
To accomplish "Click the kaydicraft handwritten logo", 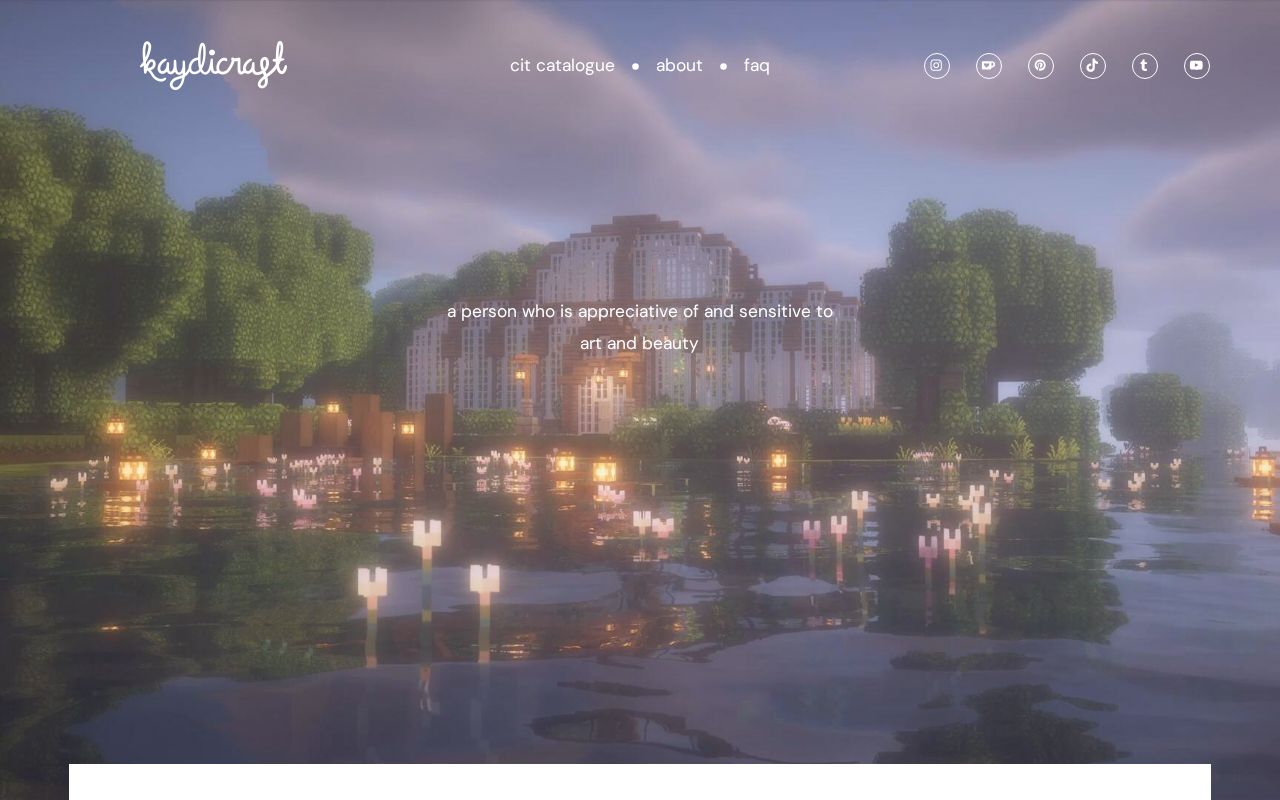I will (x=213, y=65).
